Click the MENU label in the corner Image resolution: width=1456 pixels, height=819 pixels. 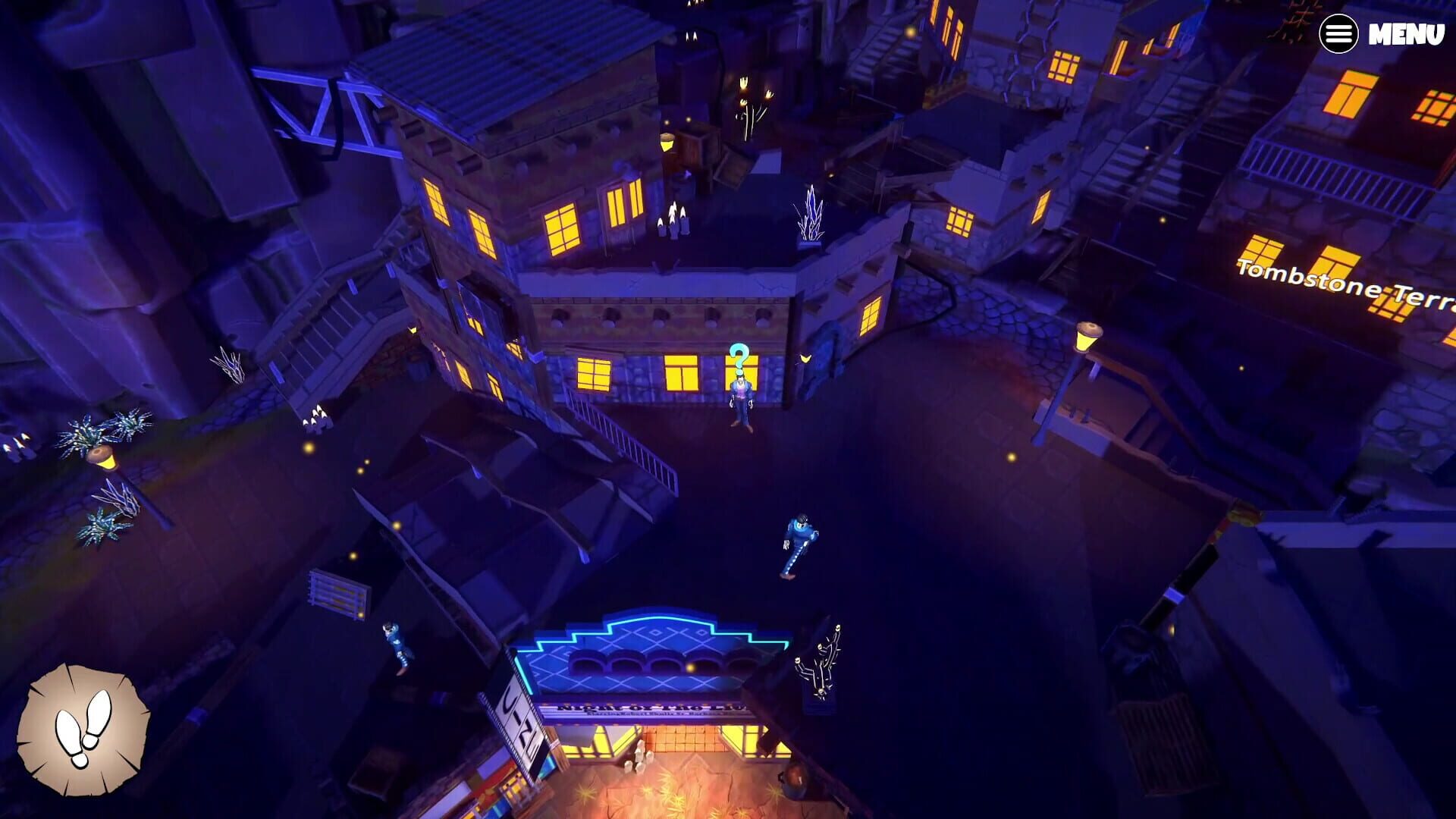pos(1407,33)
